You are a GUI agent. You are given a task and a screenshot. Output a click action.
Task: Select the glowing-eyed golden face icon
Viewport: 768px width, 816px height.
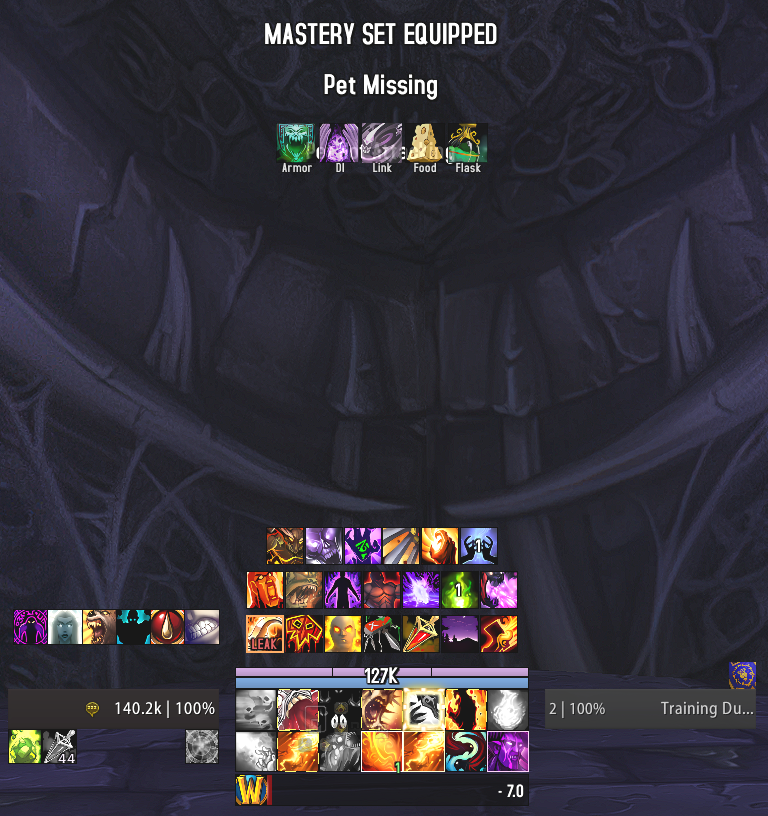[343, 634]
